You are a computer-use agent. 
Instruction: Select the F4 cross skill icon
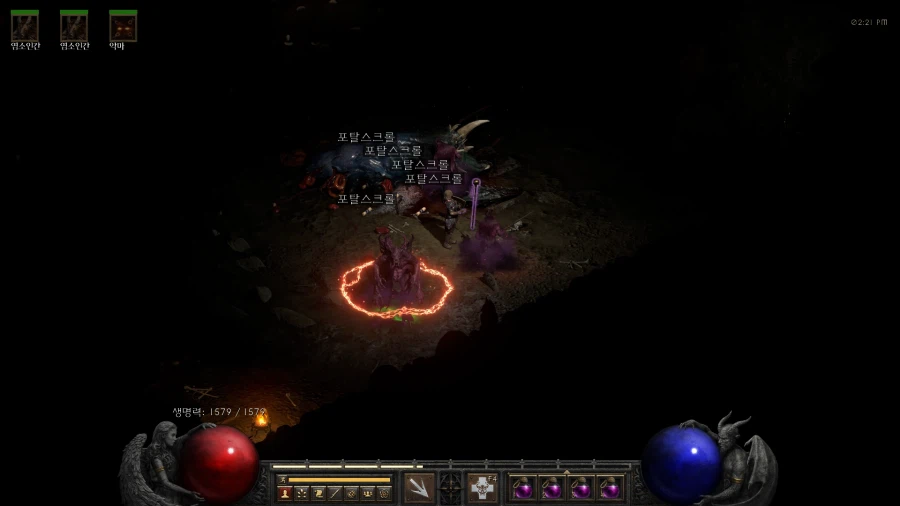[482, 487]
